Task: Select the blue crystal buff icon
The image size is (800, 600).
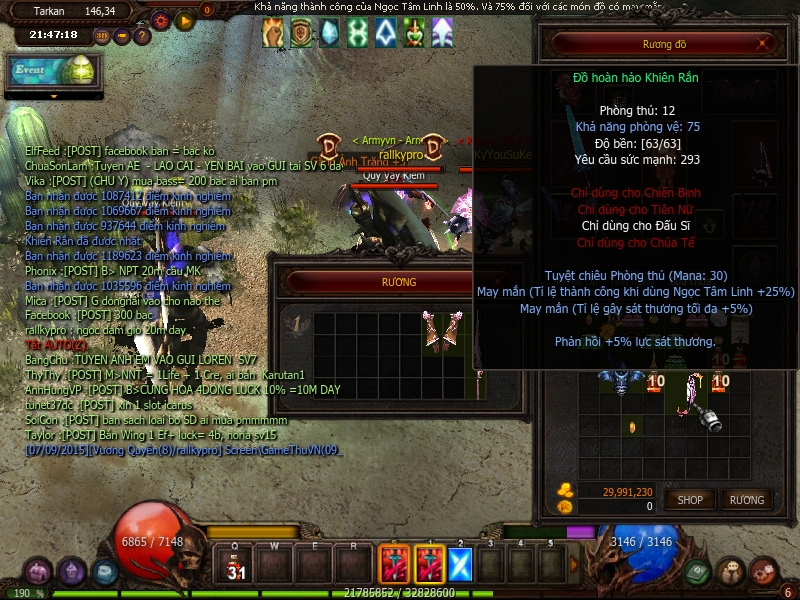Action: 329,33
